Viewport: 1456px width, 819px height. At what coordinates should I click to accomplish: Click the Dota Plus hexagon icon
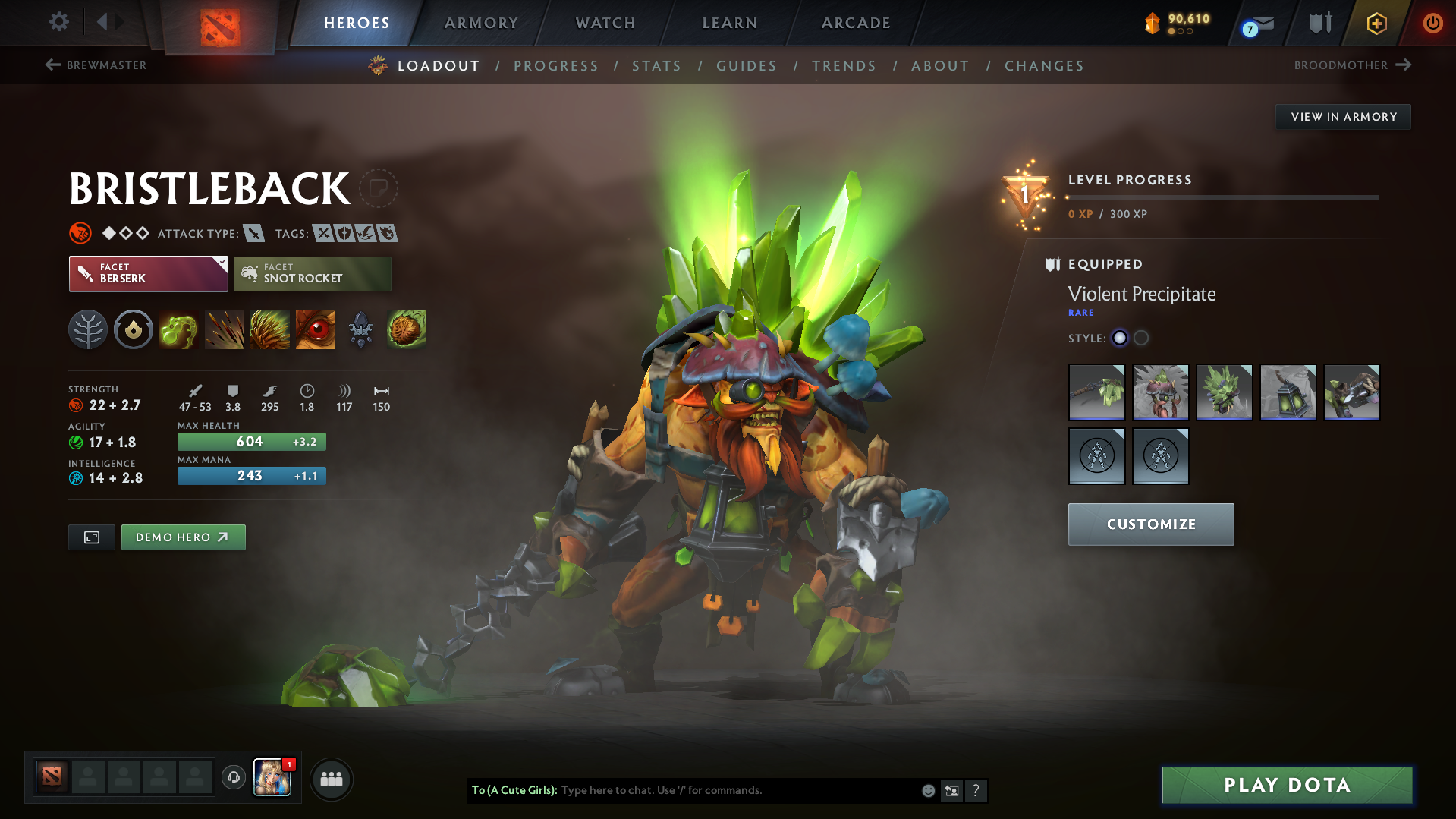[1376, 23]
